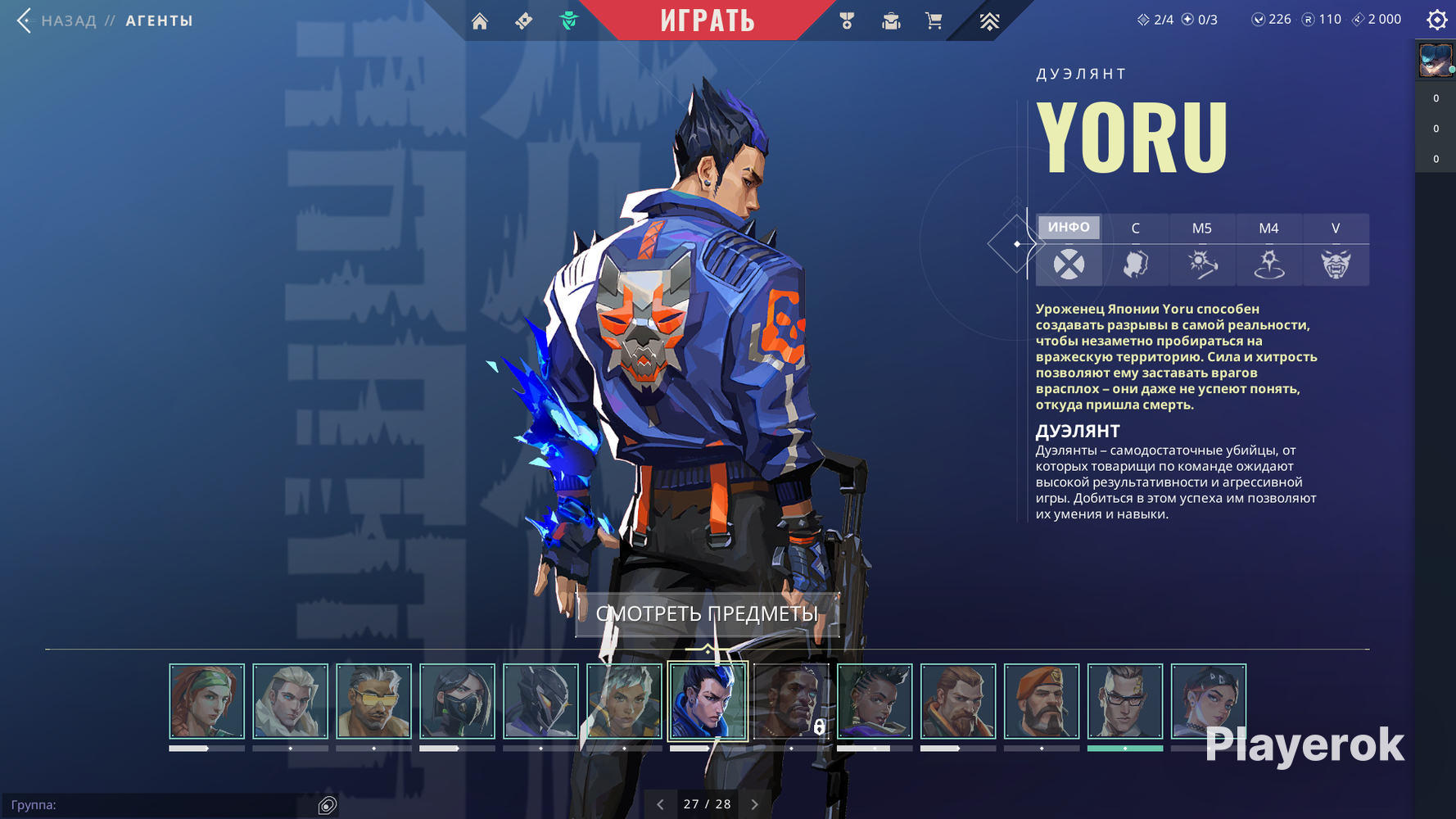1456x819 pixels.
Task: Open the home screen via house icon
Action: (480, 21)
